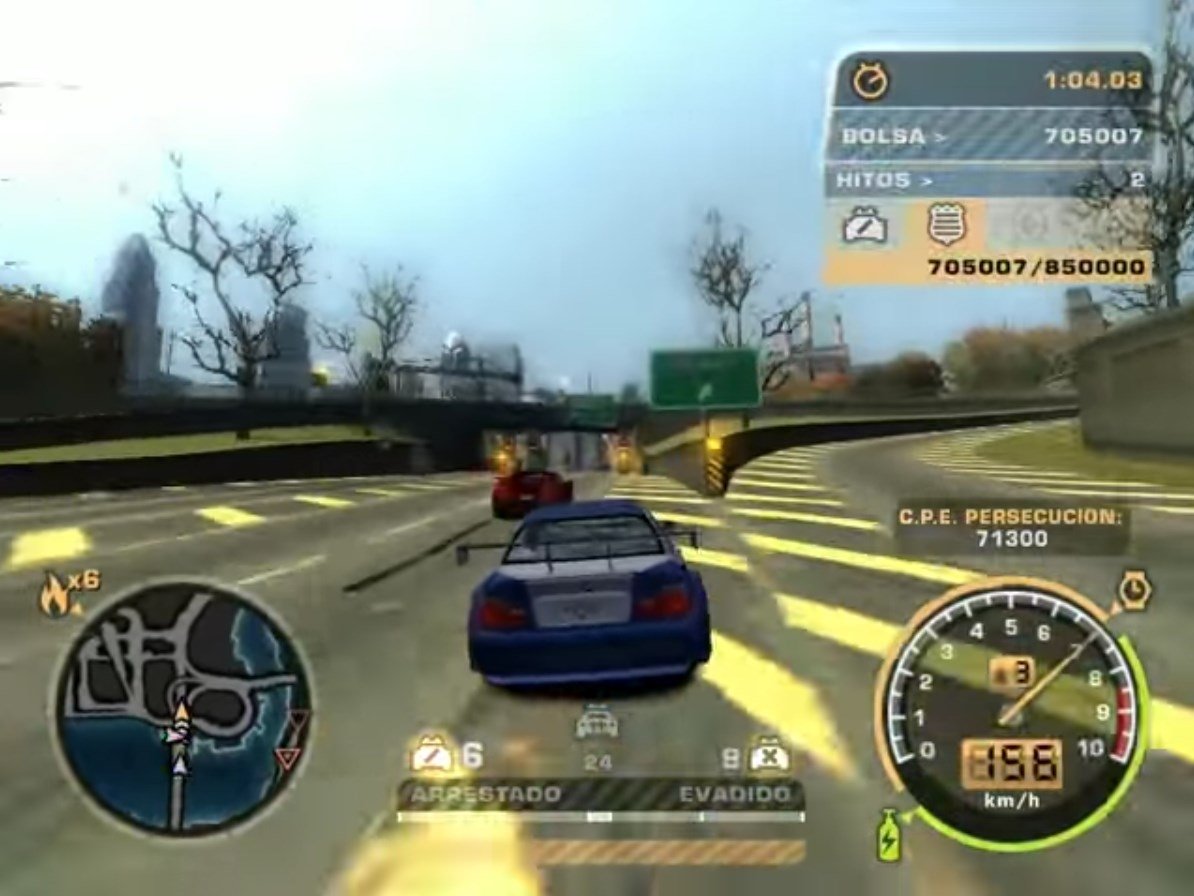Click the damaged cop cars icon beside 6
The height and width of the screenshot is (896, 1194).
click(x=432, y=755)
